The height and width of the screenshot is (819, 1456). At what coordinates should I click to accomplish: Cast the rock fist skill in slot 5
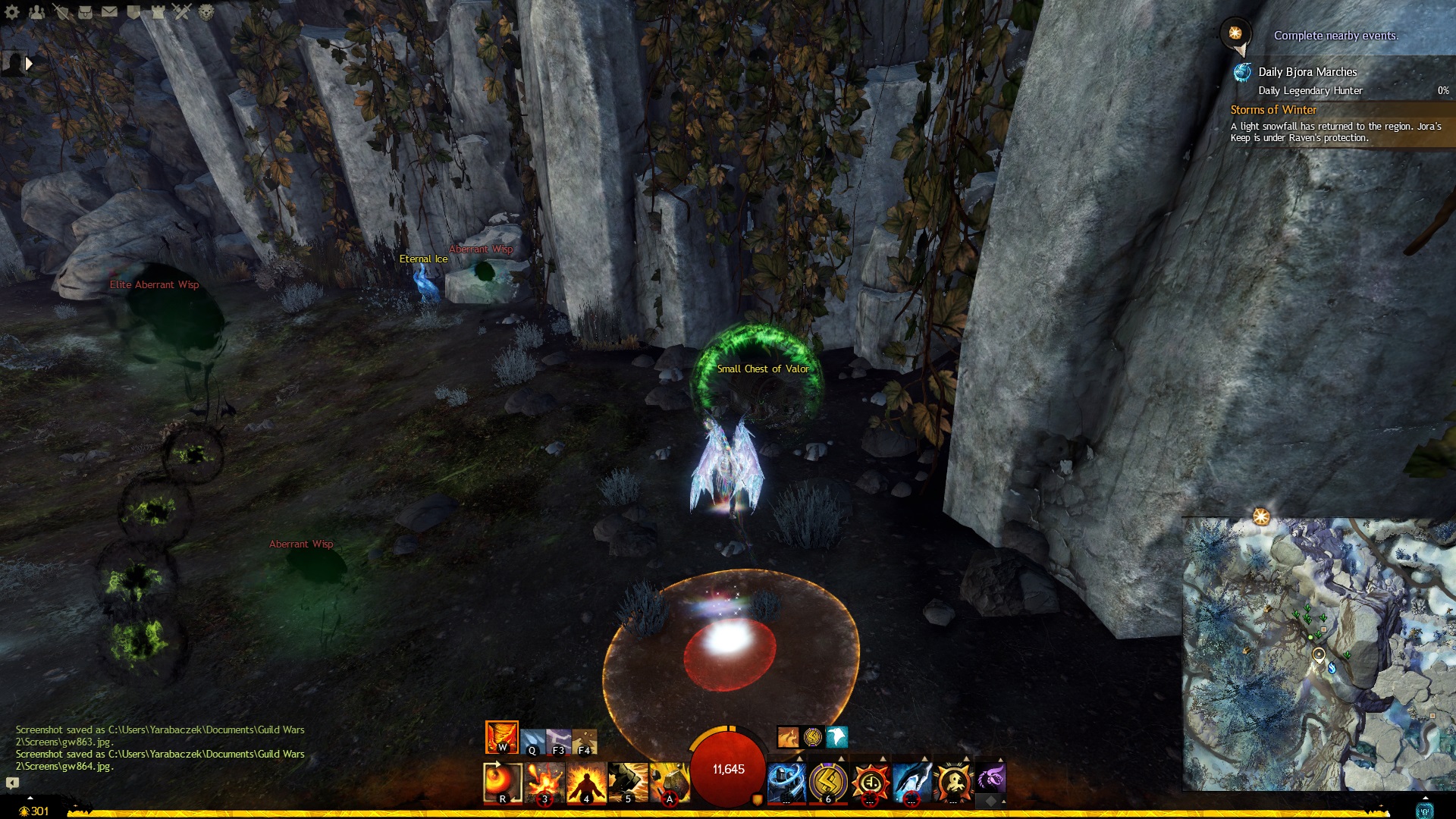click(x=628, y=782)
